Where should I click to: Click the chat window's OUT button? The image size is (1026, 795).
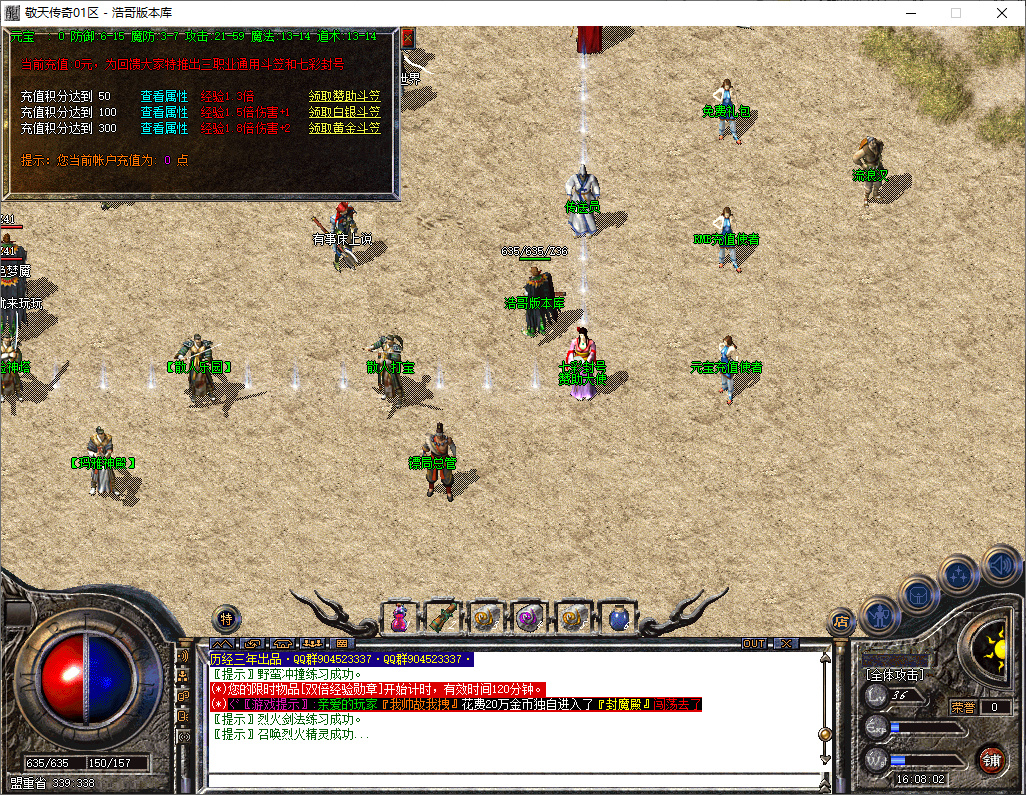pos(754,643)
